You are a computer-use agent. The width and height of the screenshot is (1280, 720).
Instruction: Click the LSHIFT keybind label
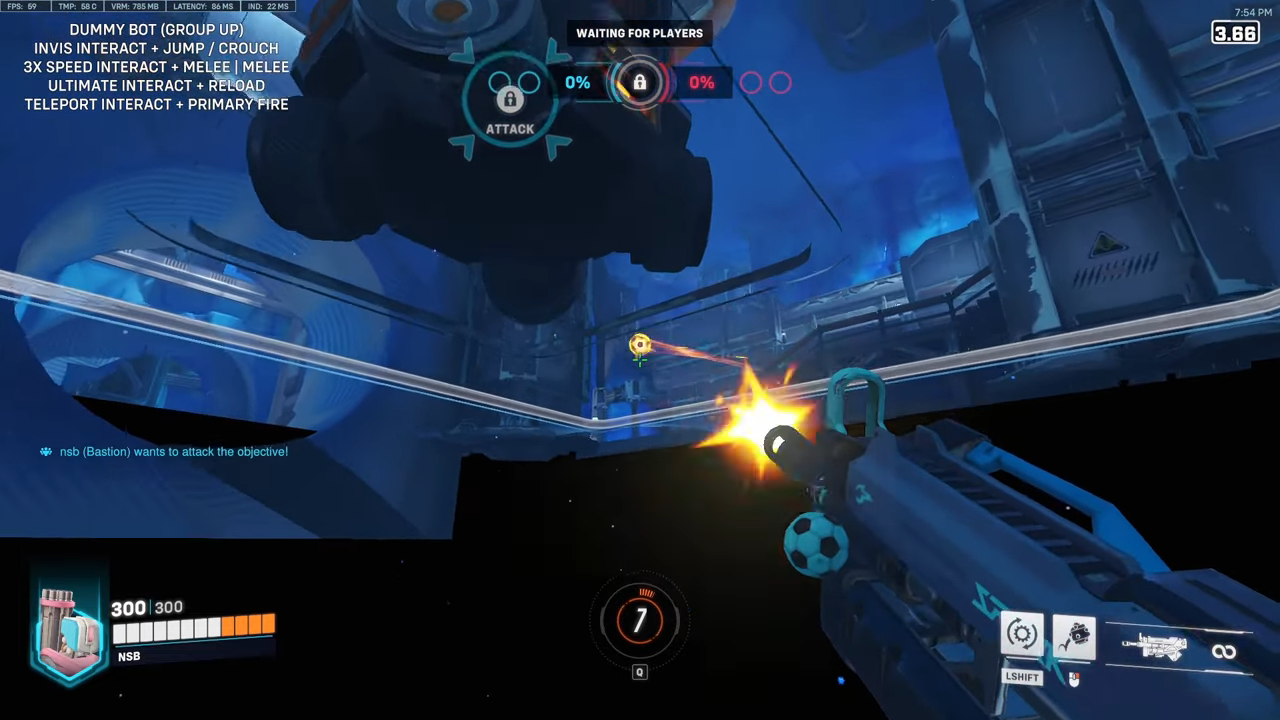[1021, 677]
